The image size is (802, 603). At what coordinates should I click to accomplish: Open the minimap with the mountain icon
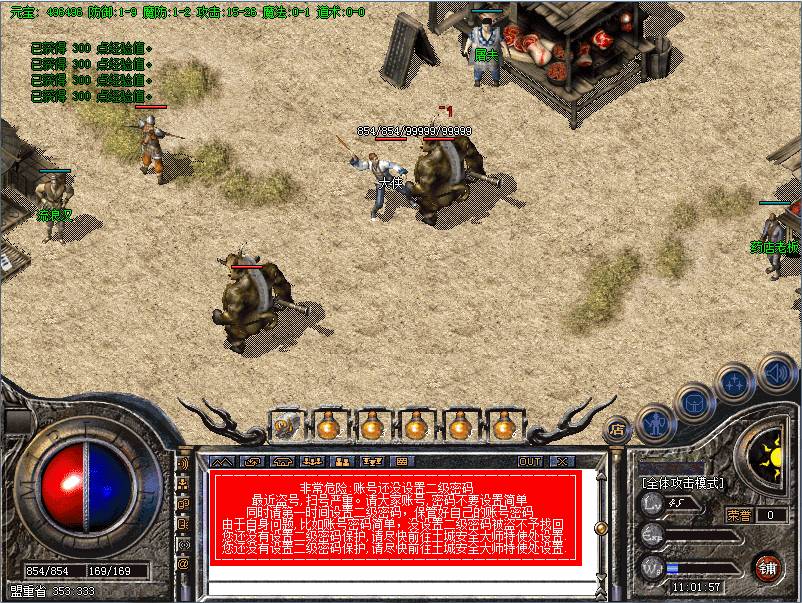point(222,461)
